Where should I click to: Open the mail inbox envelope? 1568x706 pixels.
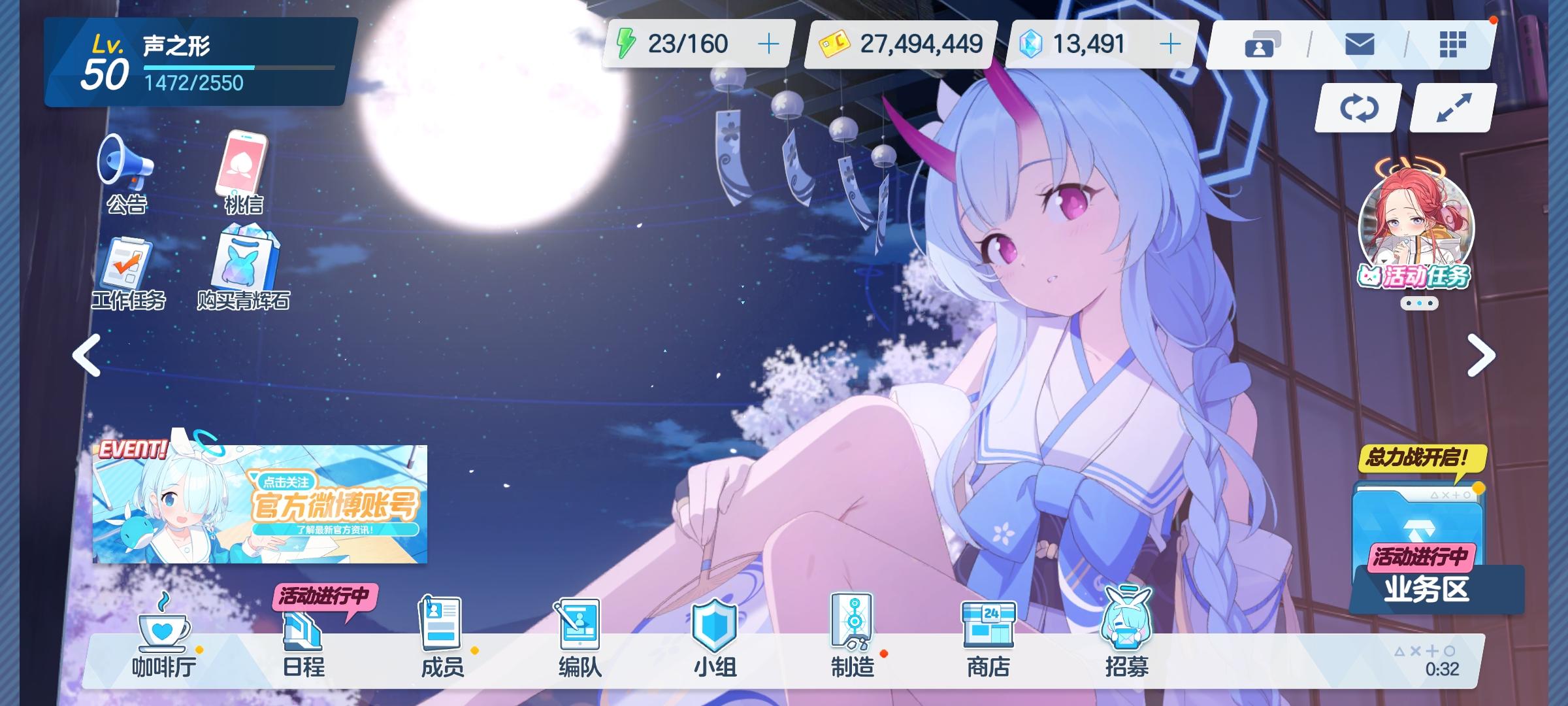(1360, 44)
